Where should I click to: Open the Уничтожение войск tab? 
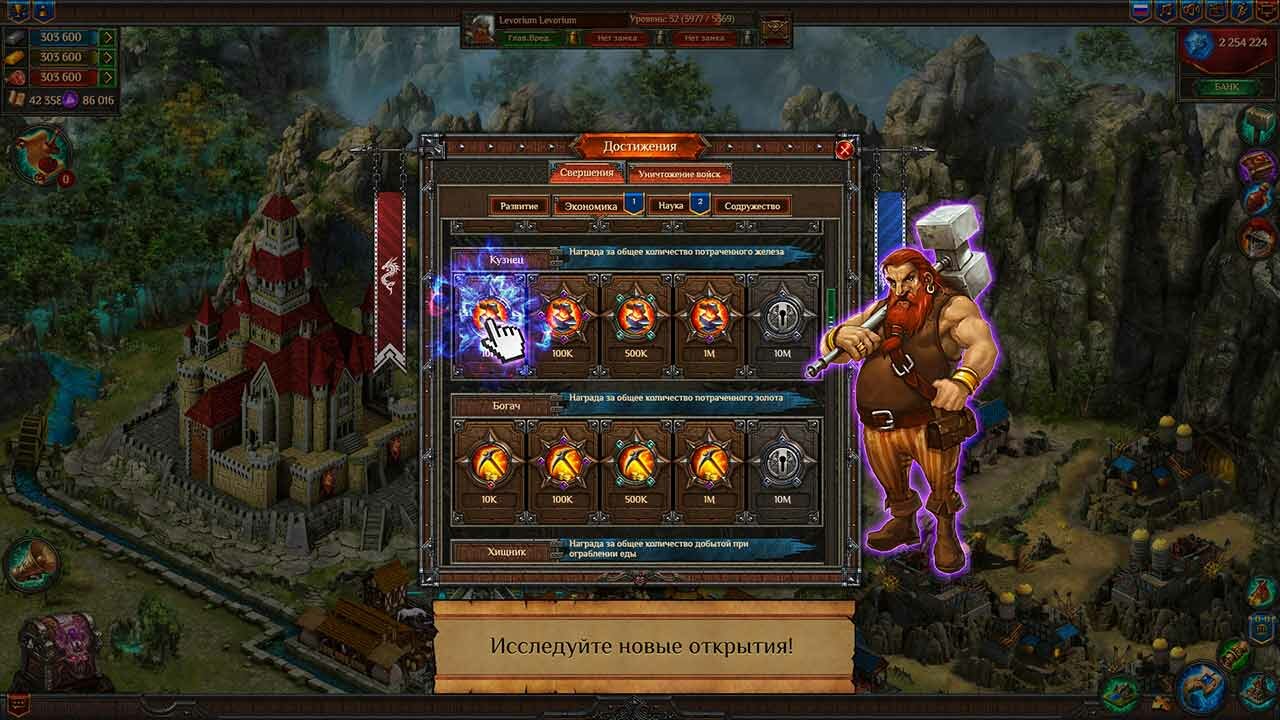[680, 174]
